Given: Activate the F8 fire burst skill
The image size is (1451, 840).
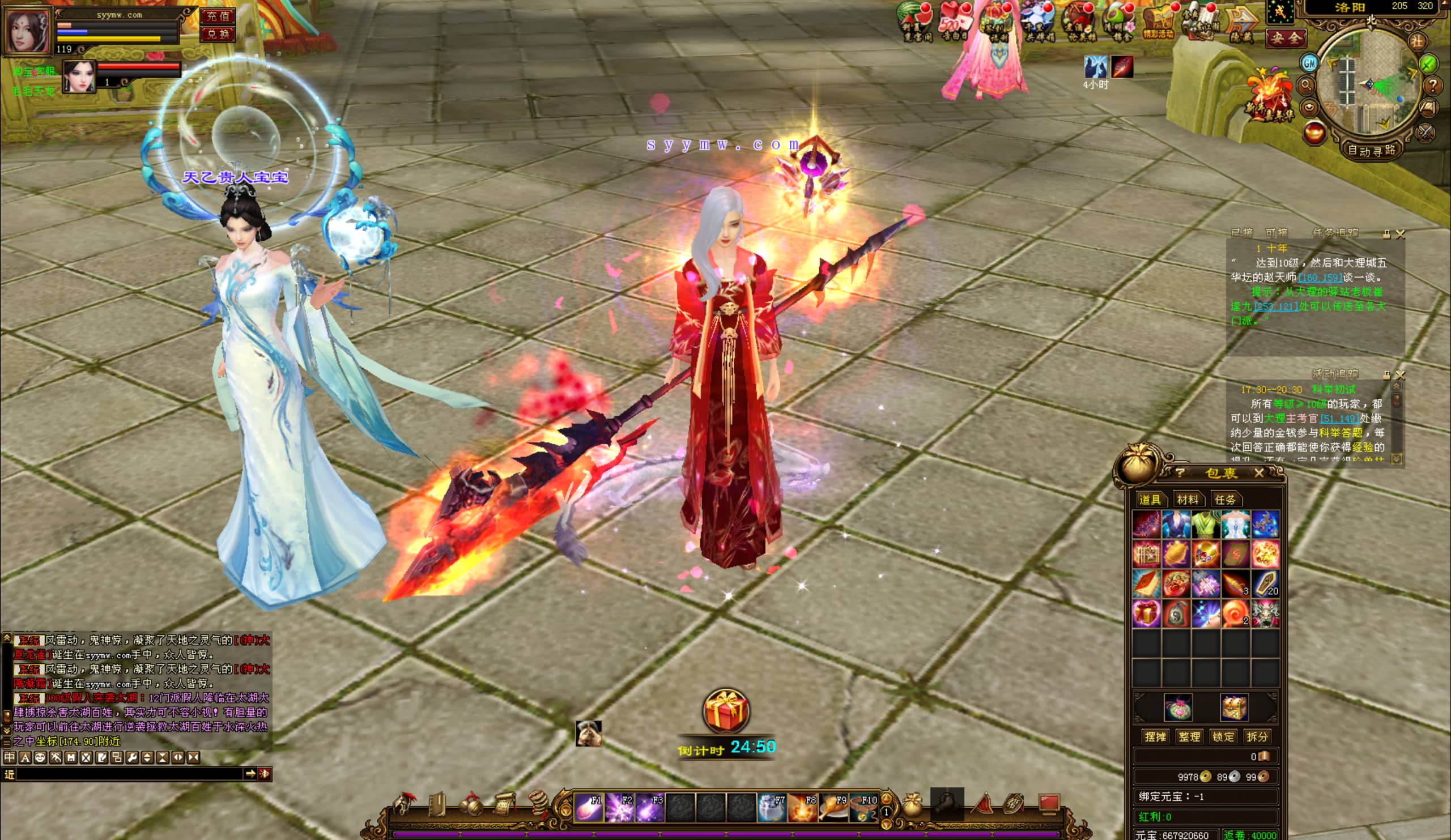Looking at the screenshot, I should point(803,807).
